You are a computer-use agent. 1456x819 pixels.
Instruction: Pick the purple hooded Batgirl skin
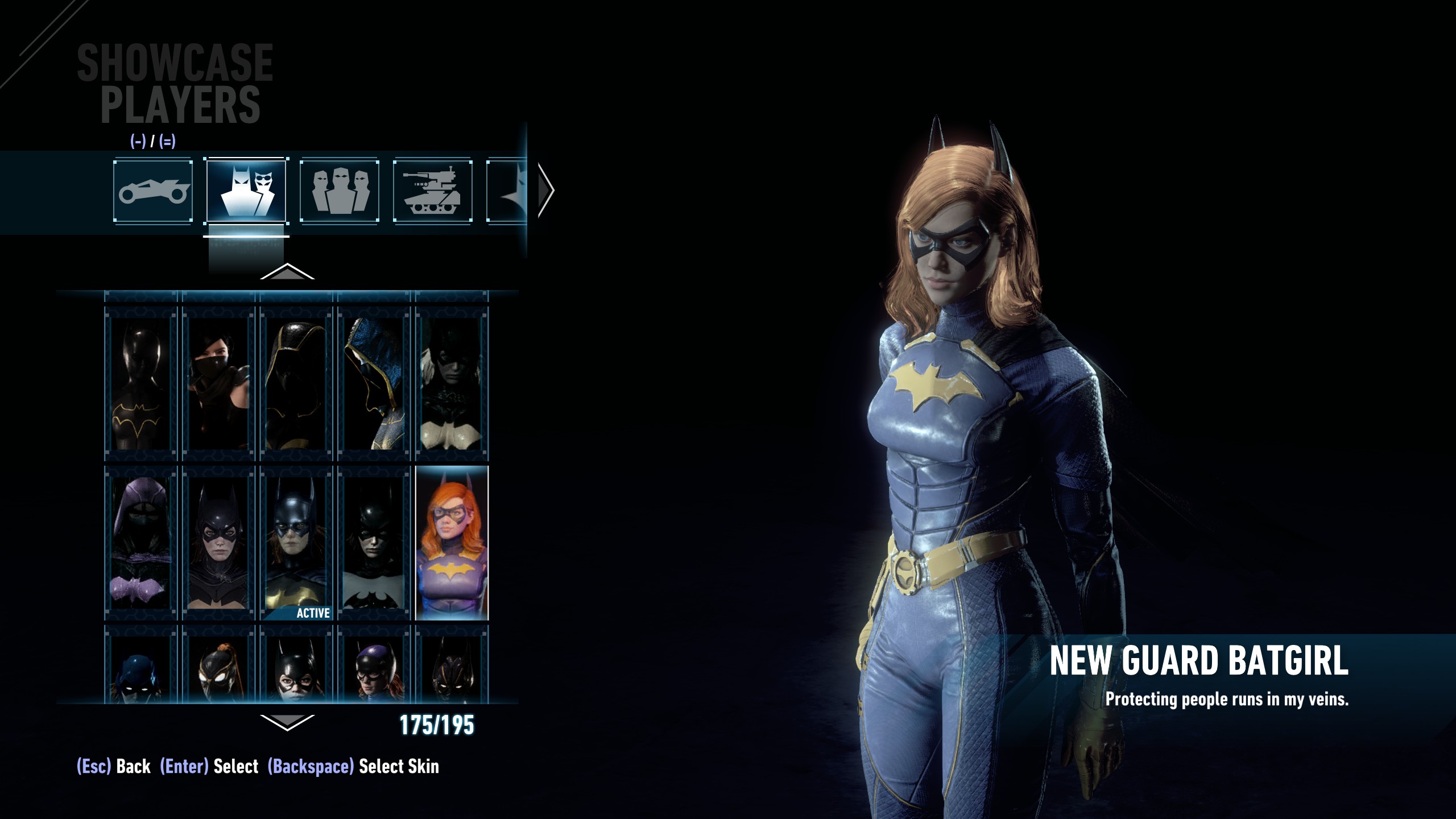pyautogui.click(x=140, y=543)
